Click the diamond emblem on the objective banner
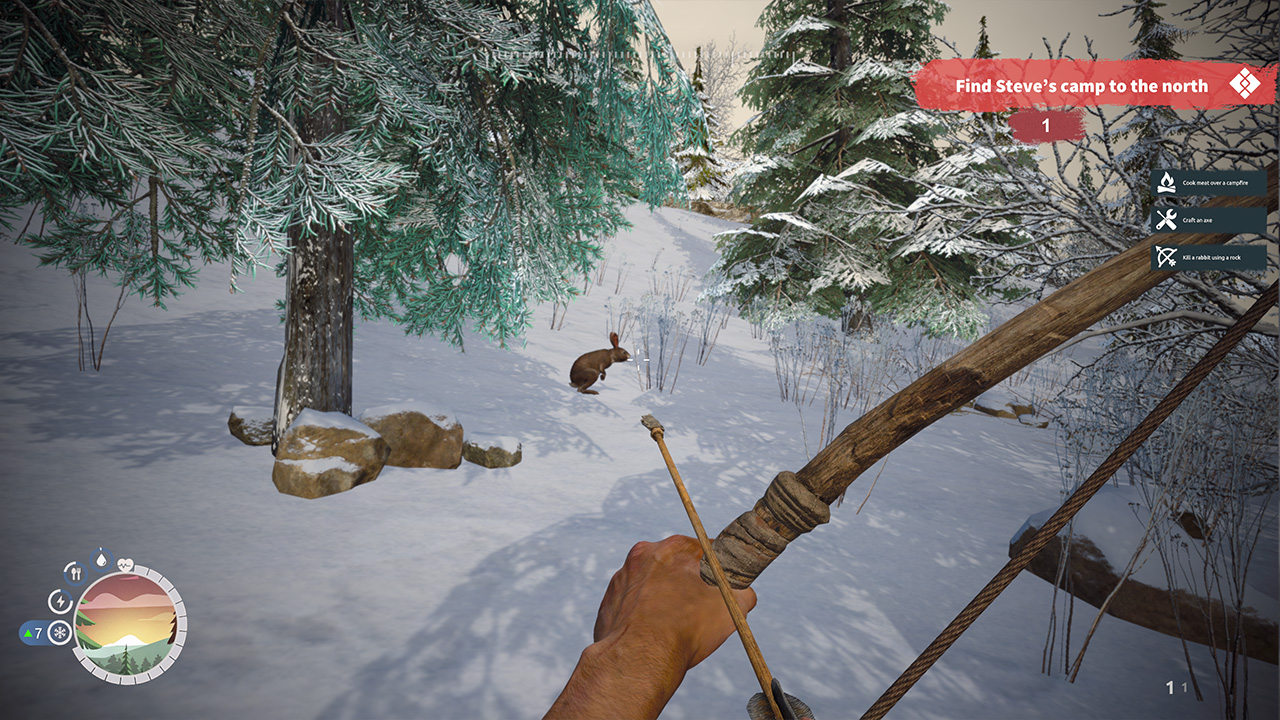 coord(1245,83)
